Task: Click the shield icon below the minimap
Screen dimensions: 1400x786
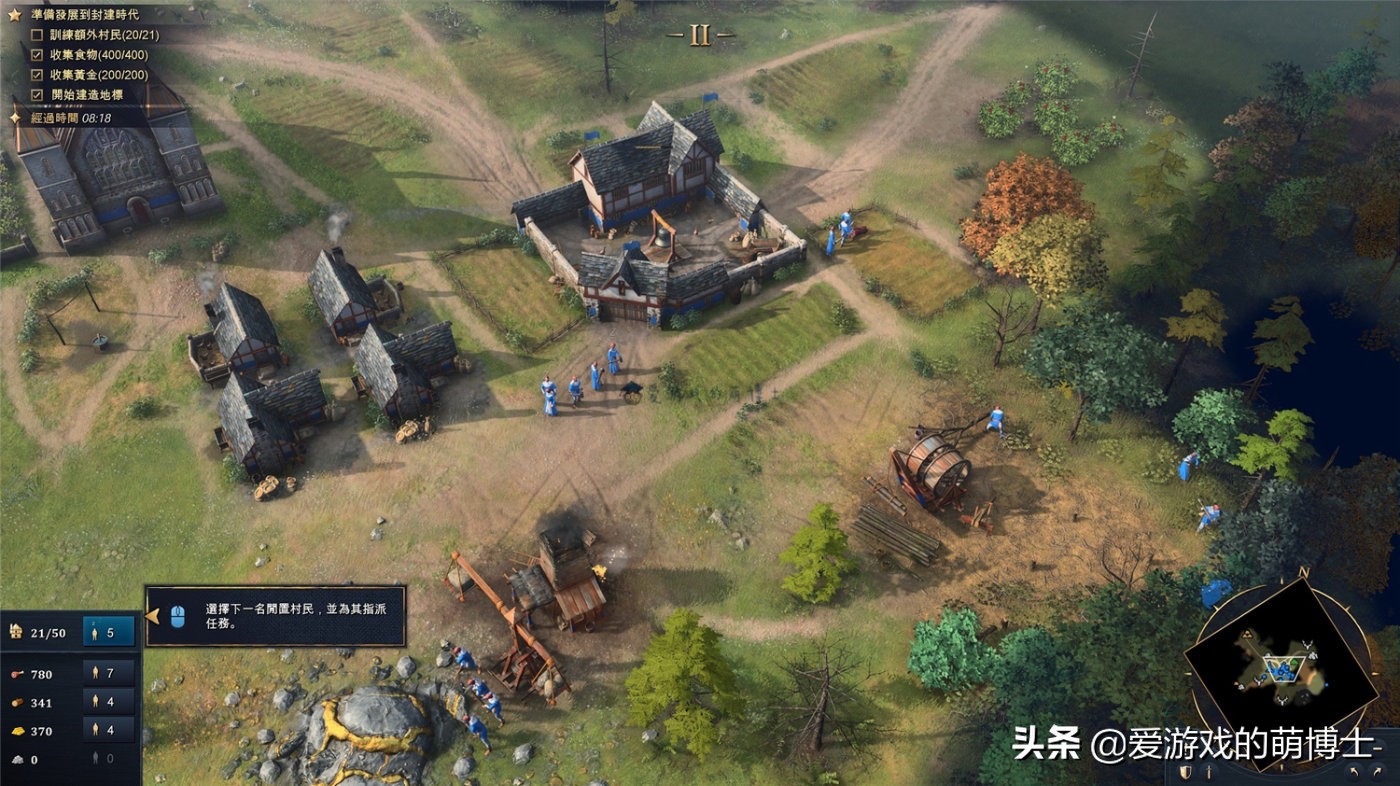Action: pos(1185,773)
